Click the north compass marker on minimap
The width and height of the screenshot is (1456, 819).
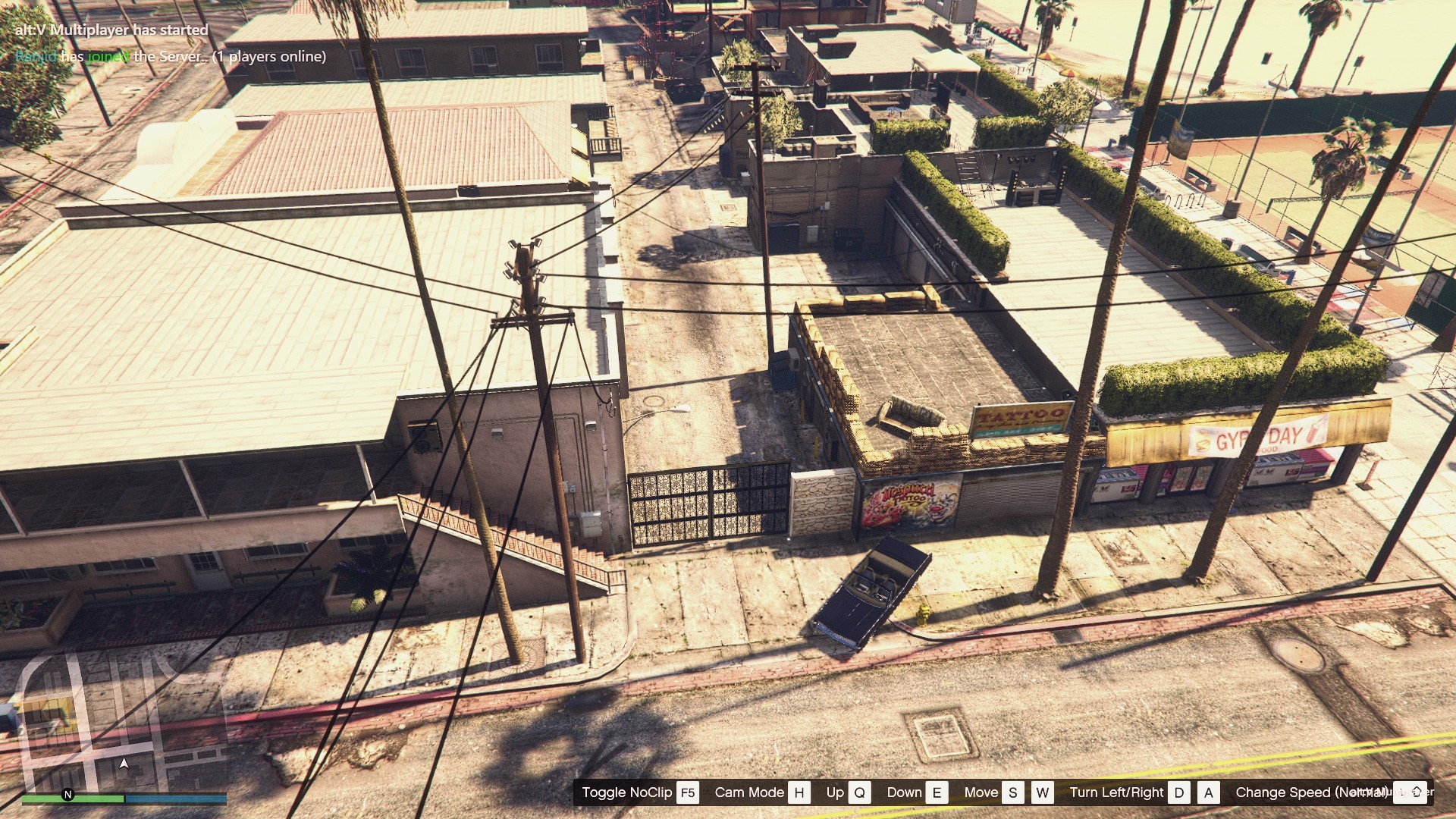pos(67,795)
